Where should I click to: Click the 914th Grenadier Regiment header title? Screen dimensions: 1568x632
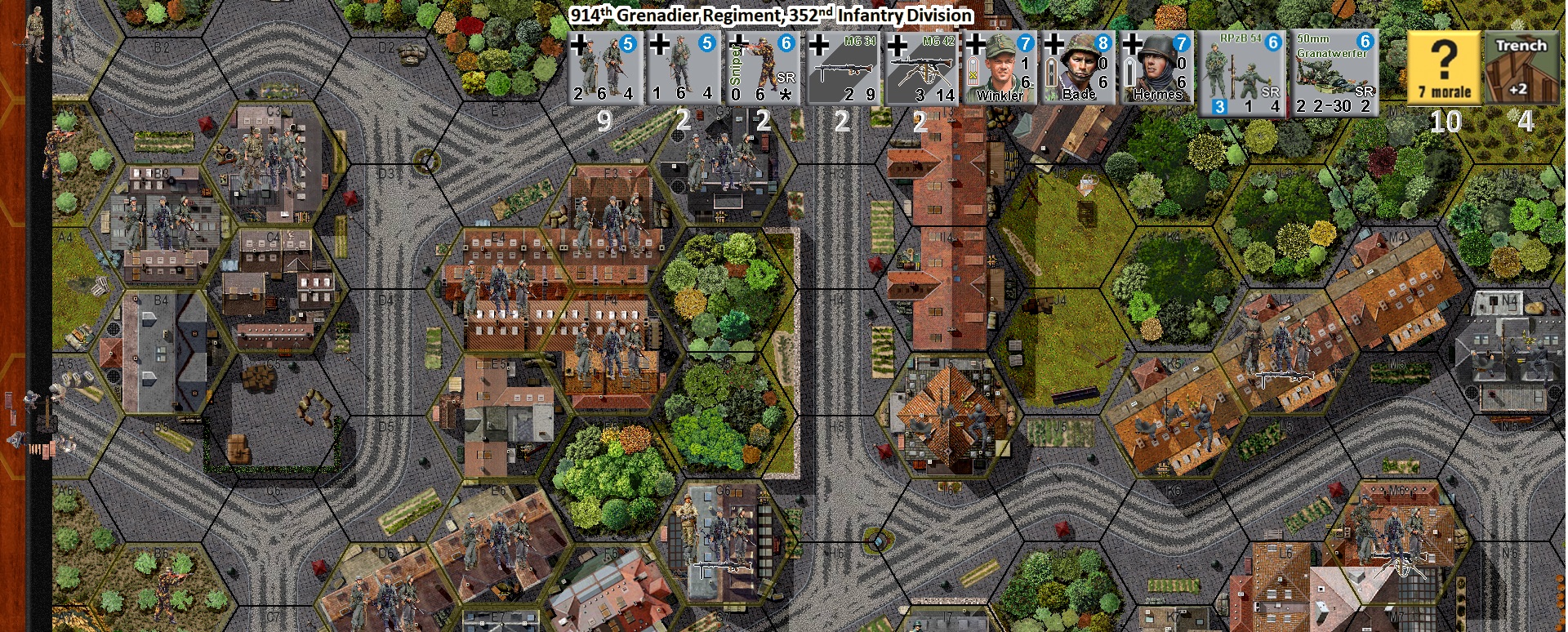pyautogui.click(x=773, y=13)
